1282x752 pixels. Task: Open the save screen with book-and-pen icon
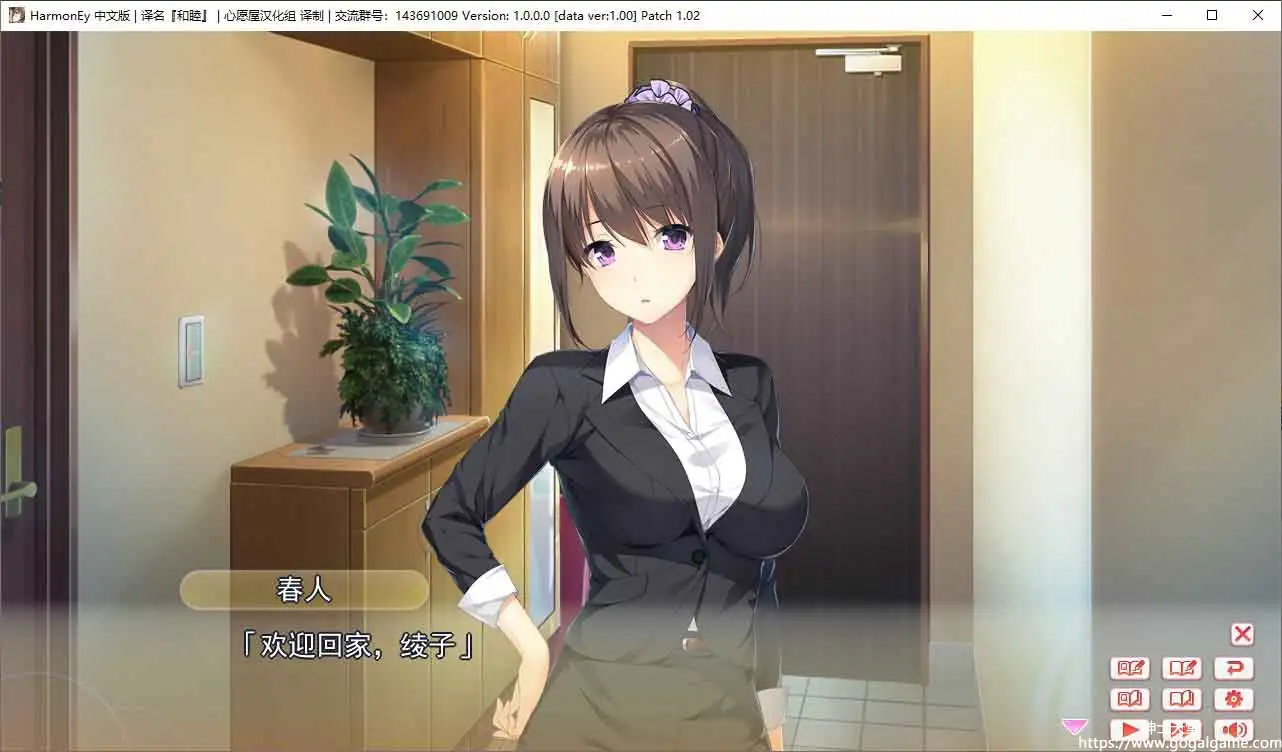(x=1182, y=668)
